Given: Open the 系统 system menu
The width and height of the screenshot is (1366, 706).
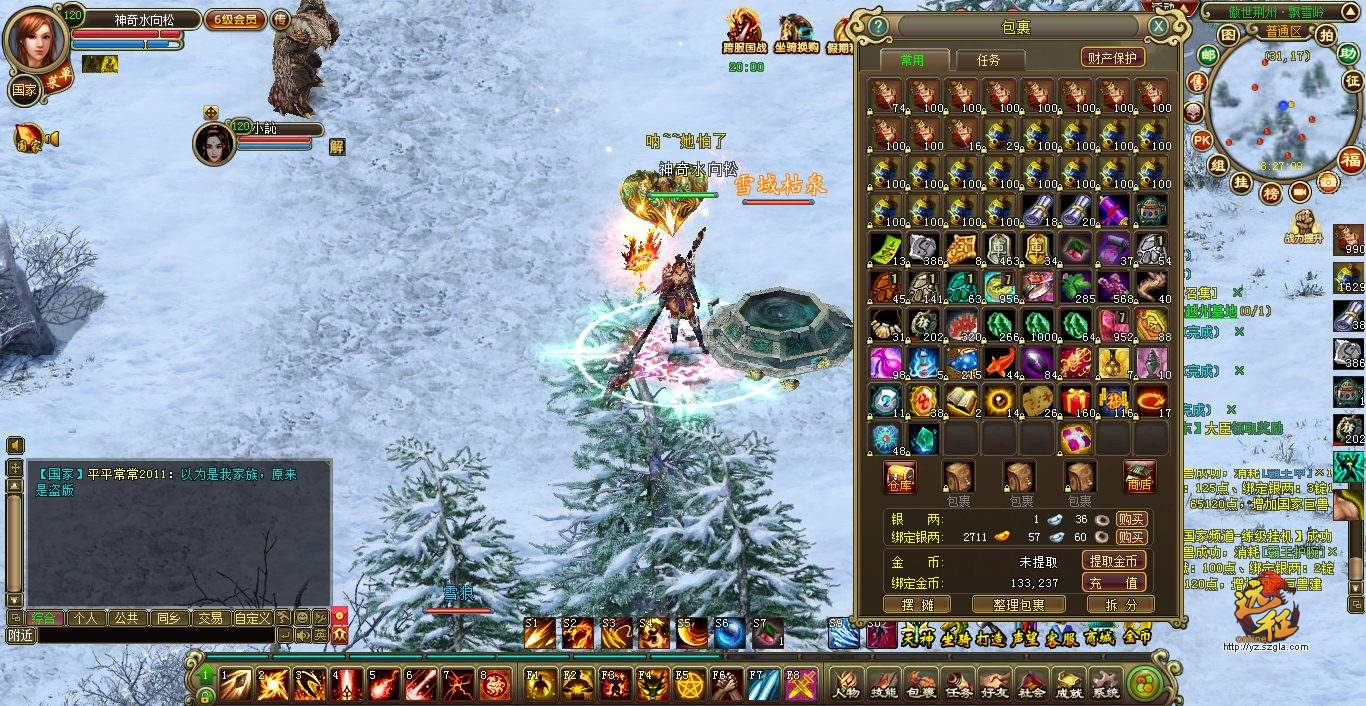Looking at the screenshot, I should tap(1105, 685).
